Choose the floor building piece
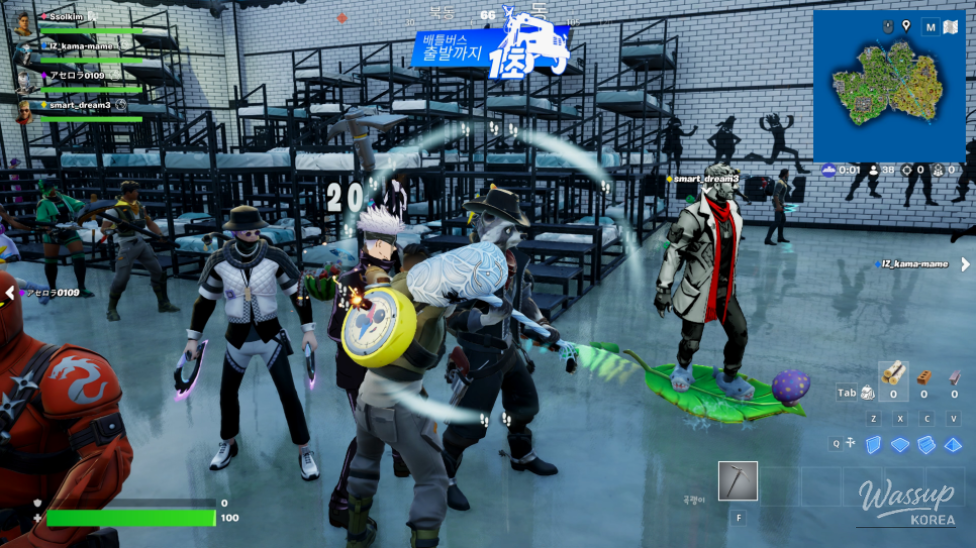This screenshot has width=976, height=548. click(x=901, y=444)
